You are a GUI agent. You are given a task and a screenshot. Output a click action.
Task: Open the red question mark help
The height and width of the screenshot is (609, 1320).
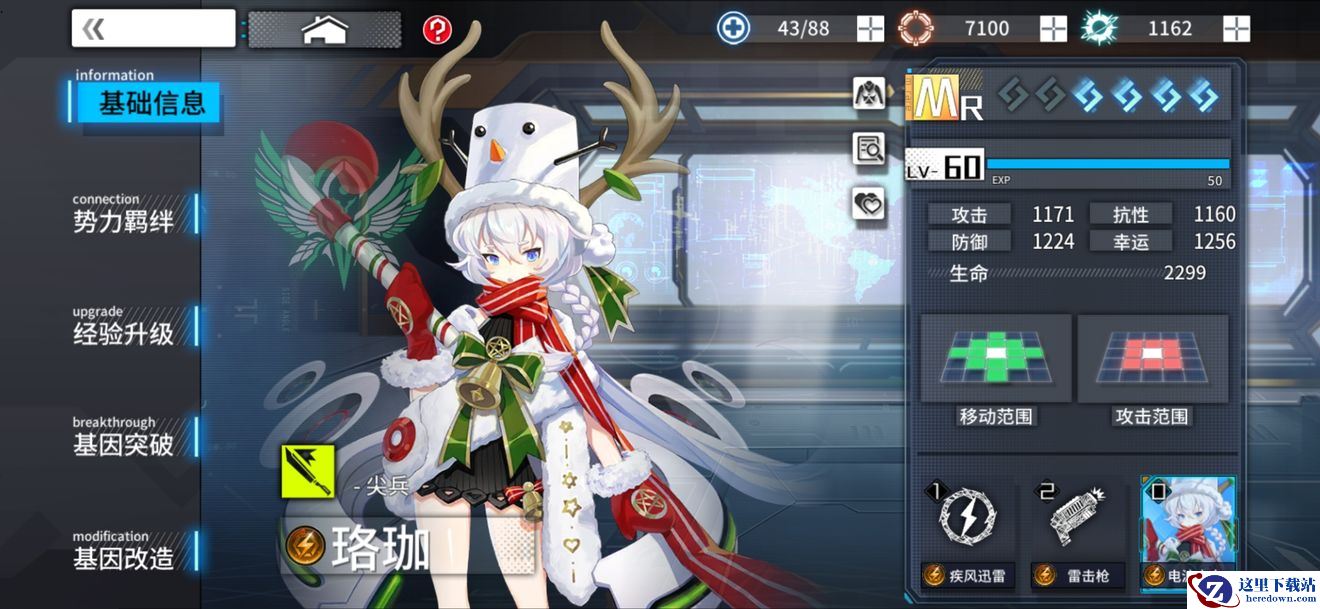[437, 29]
